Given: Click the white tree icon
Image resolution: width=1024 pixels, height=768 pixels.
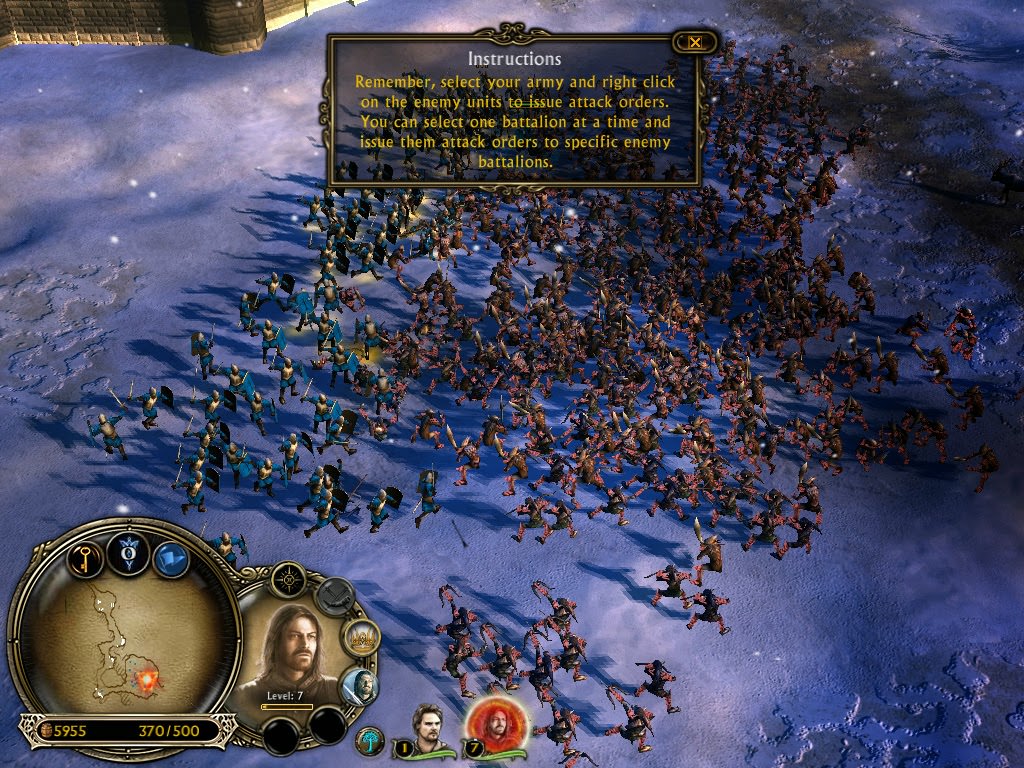Looking at the screenshot, I should (370, 741).
